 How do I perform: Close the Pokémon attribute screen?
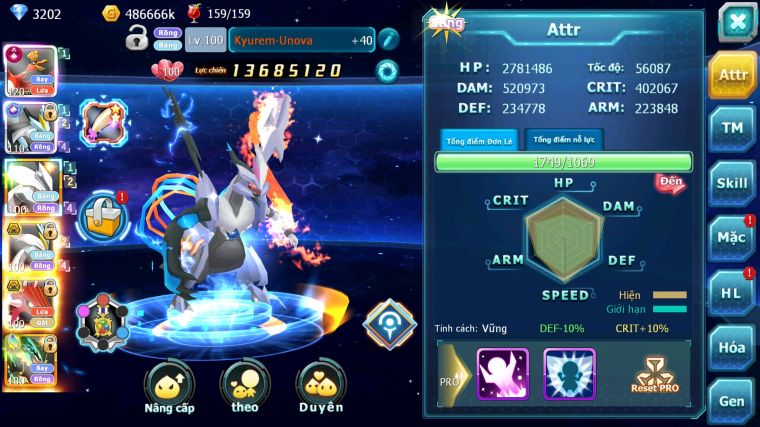[x=736, y=22]
